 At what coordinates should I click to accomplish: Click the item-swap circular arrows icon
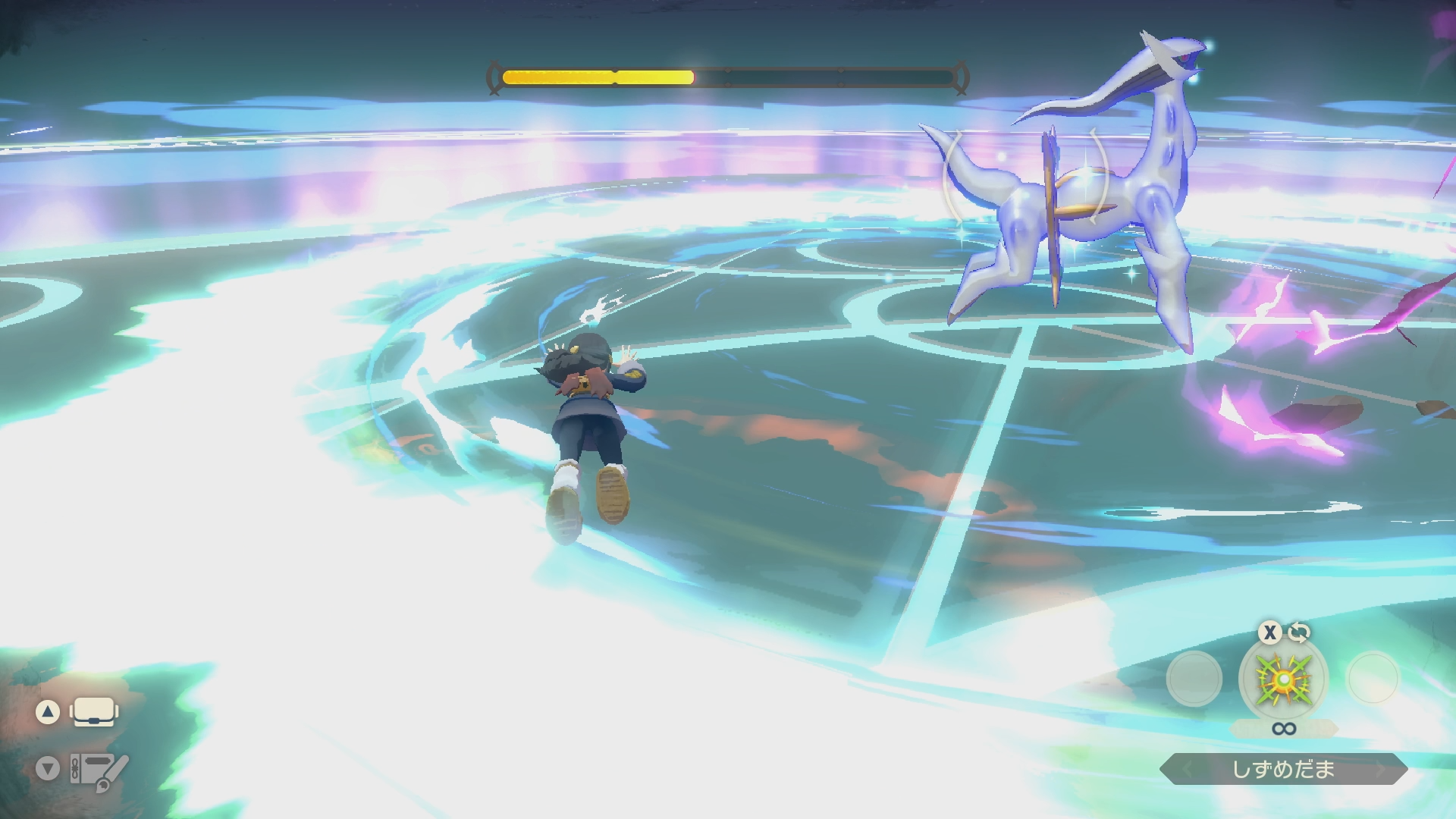pyautogui.click(x=1299, y=632)
